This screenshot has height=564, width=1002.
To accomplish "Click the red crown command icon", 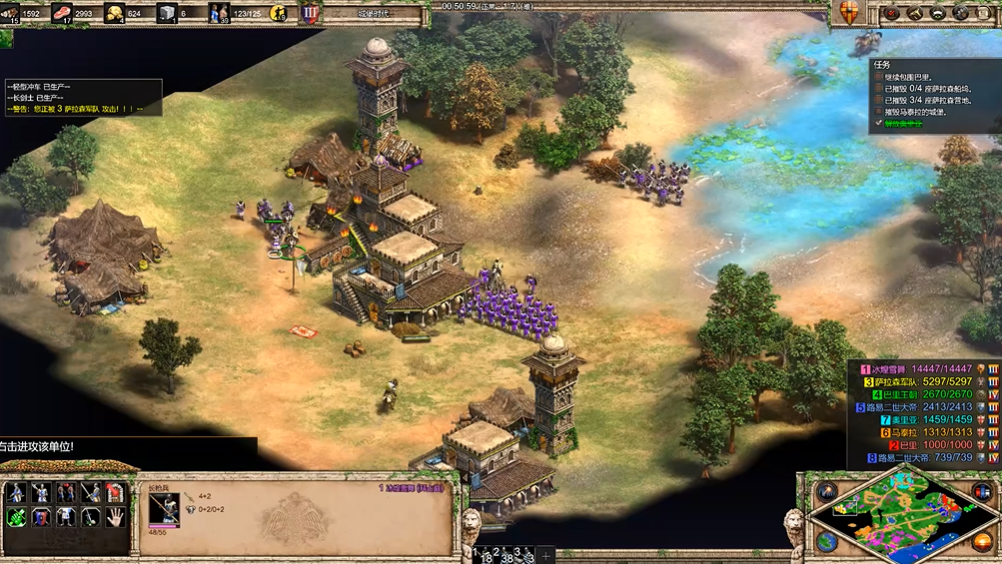I will click(116, 493).
